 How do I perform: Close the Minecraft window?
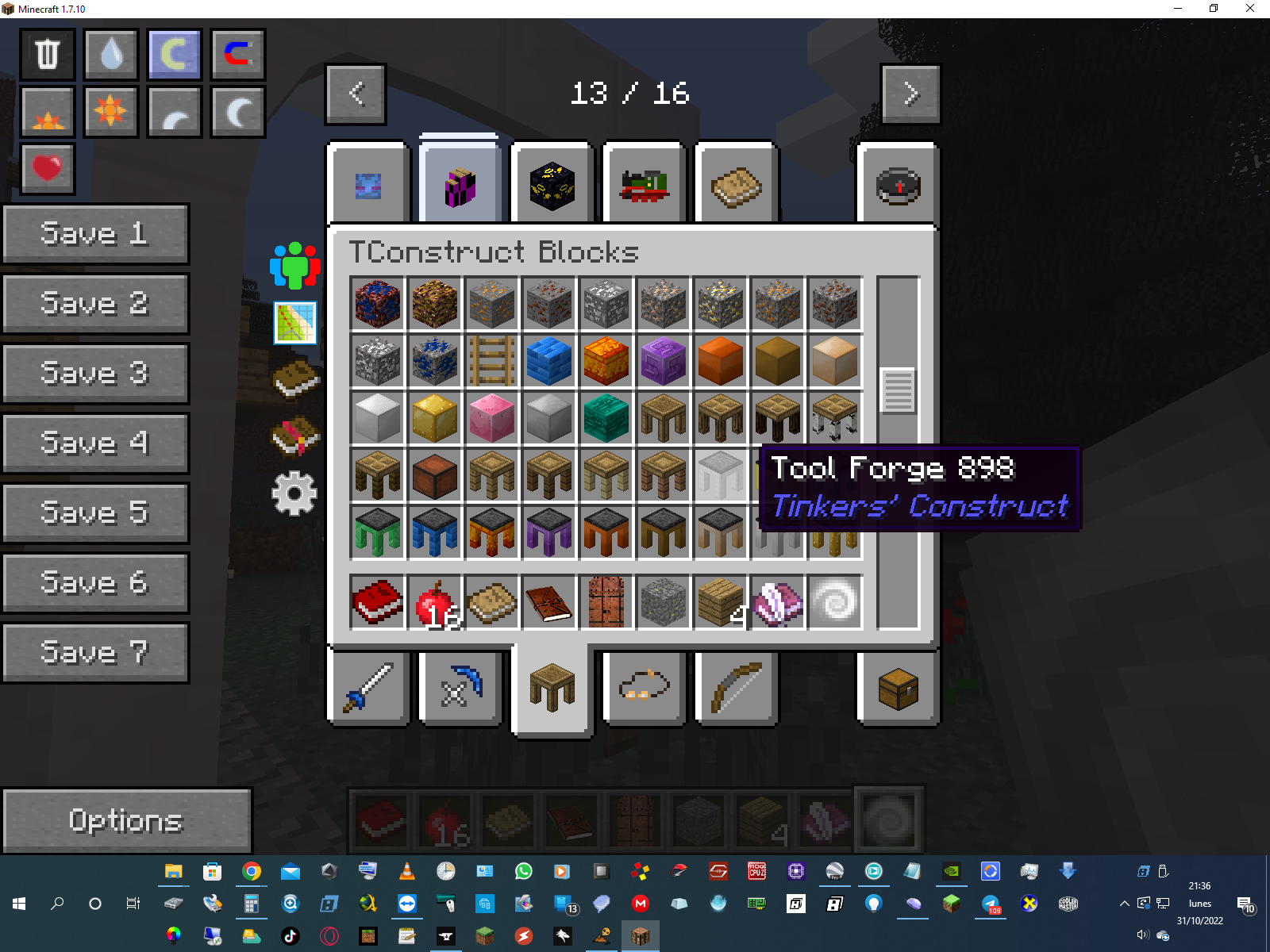[x=1249, y=9]
